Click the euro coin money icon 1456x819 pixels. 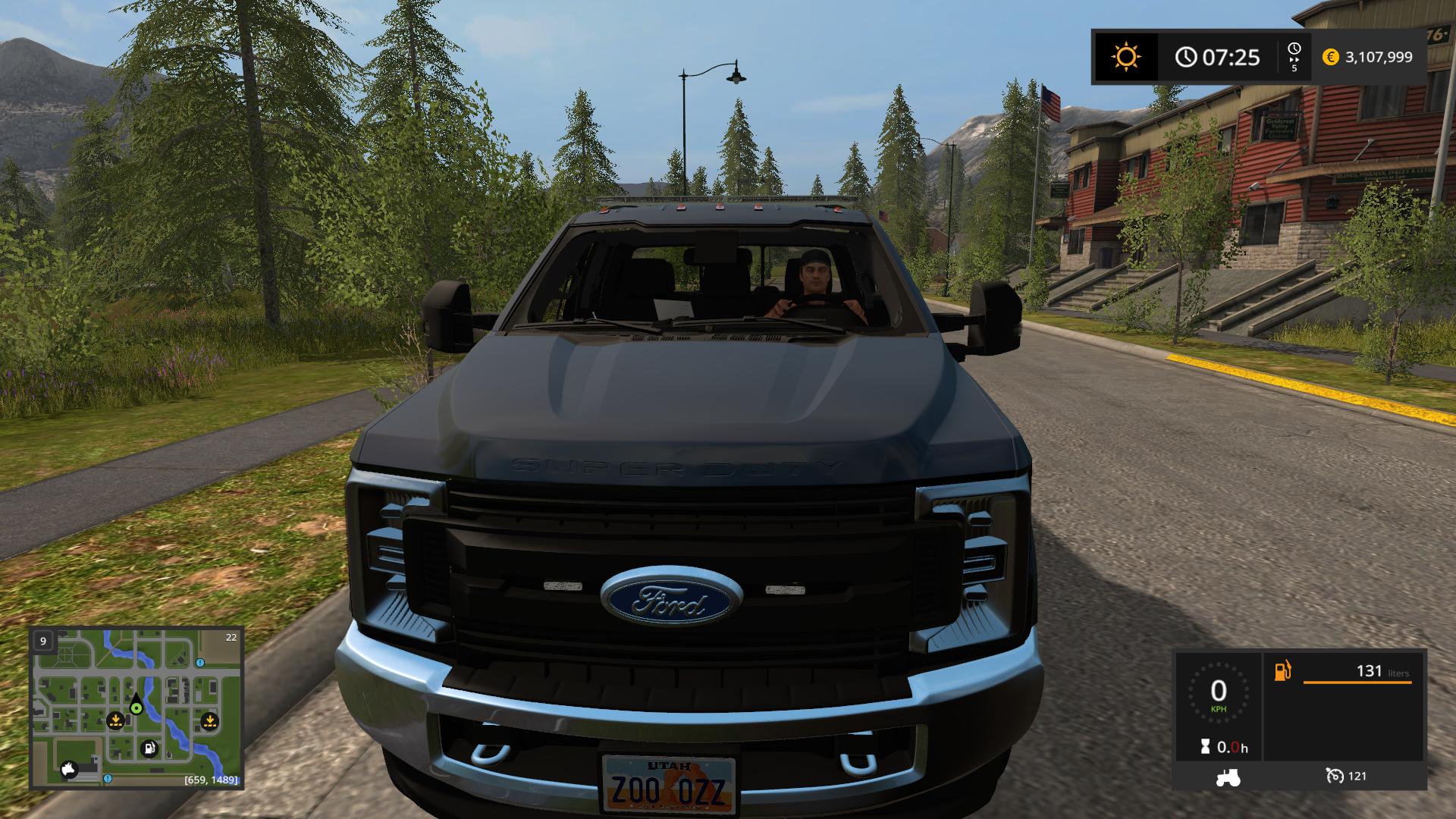(x=1331, y=57)
